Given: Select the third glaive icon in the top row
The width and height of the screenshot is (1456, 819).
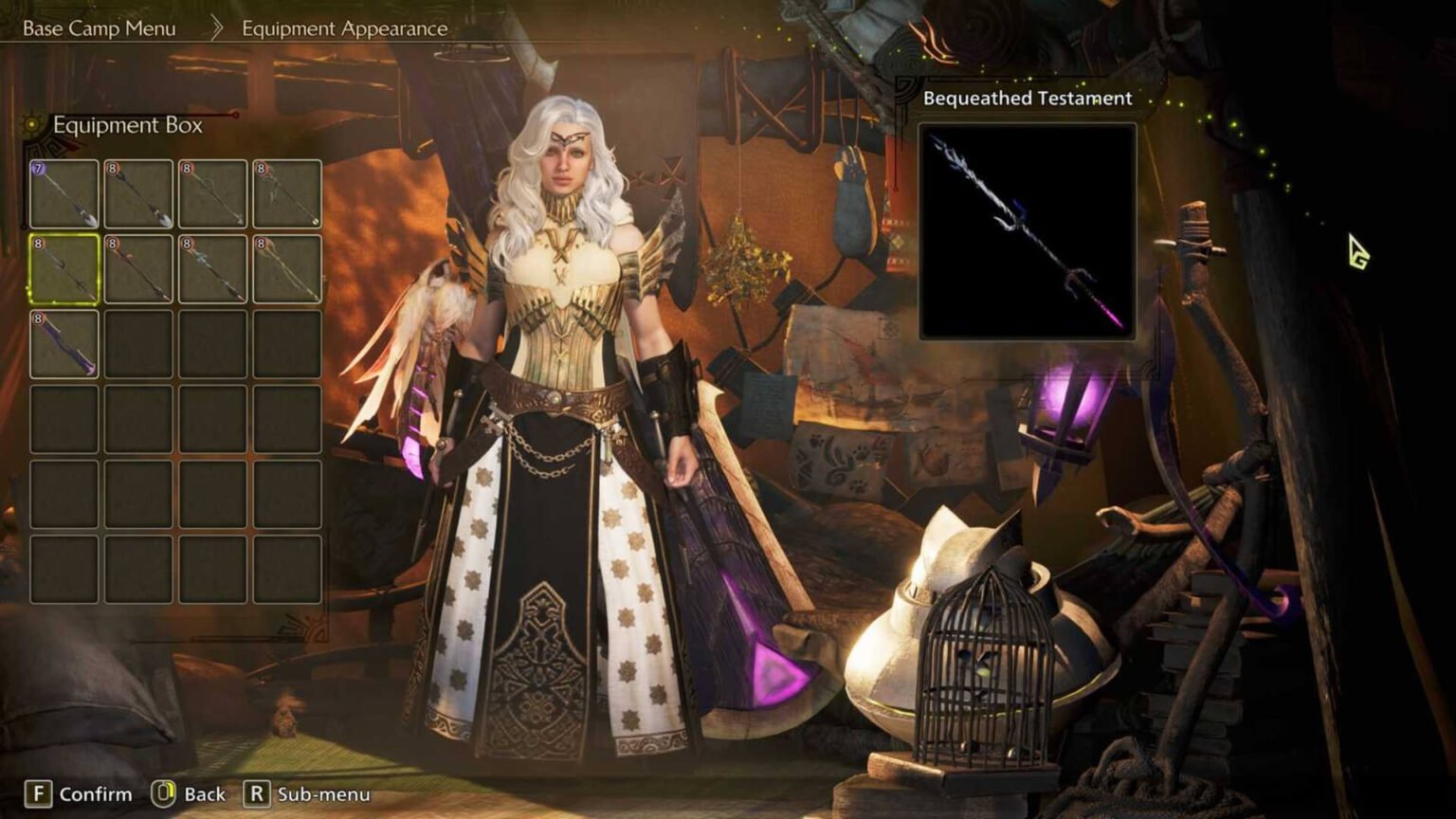Looking at the screenshot, I should pyautogui.click(x=212, y=191).
